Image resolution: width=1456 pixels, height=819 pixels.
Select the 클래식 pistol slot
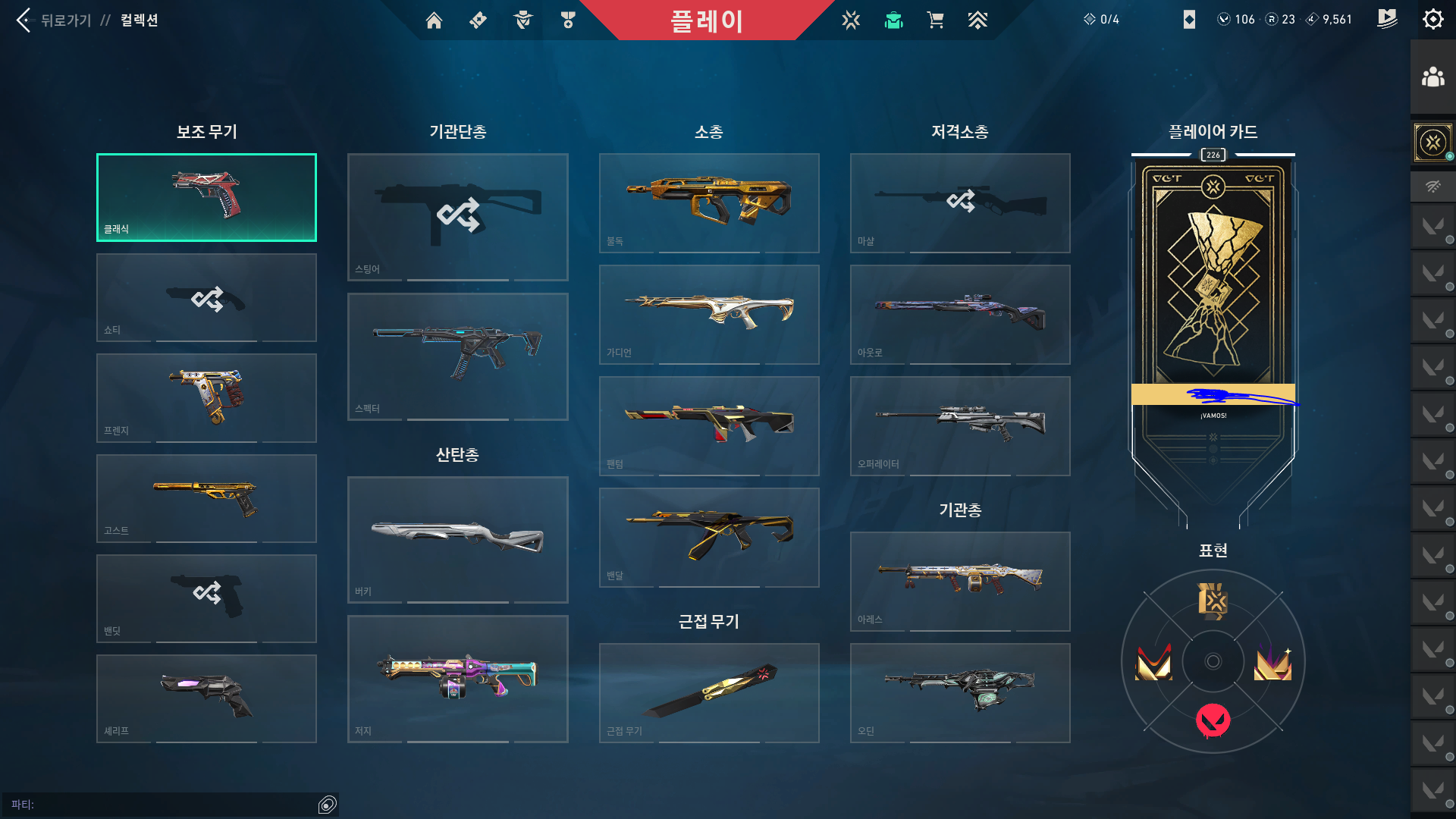click(206, 198)
